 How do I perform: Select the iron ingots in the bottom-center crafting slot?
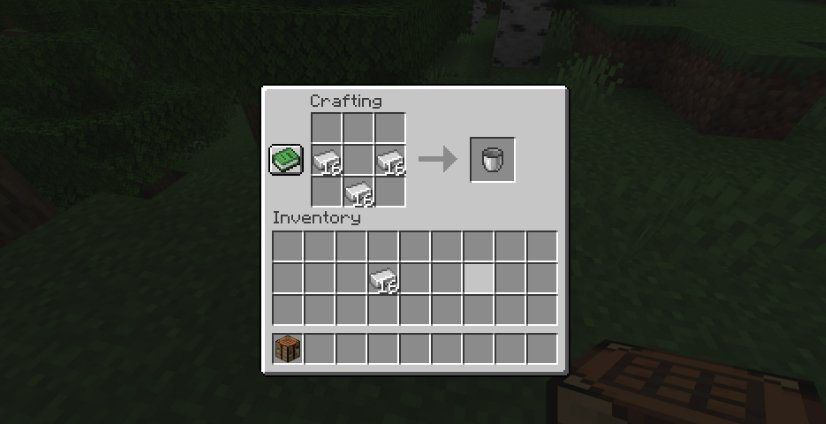357,191
